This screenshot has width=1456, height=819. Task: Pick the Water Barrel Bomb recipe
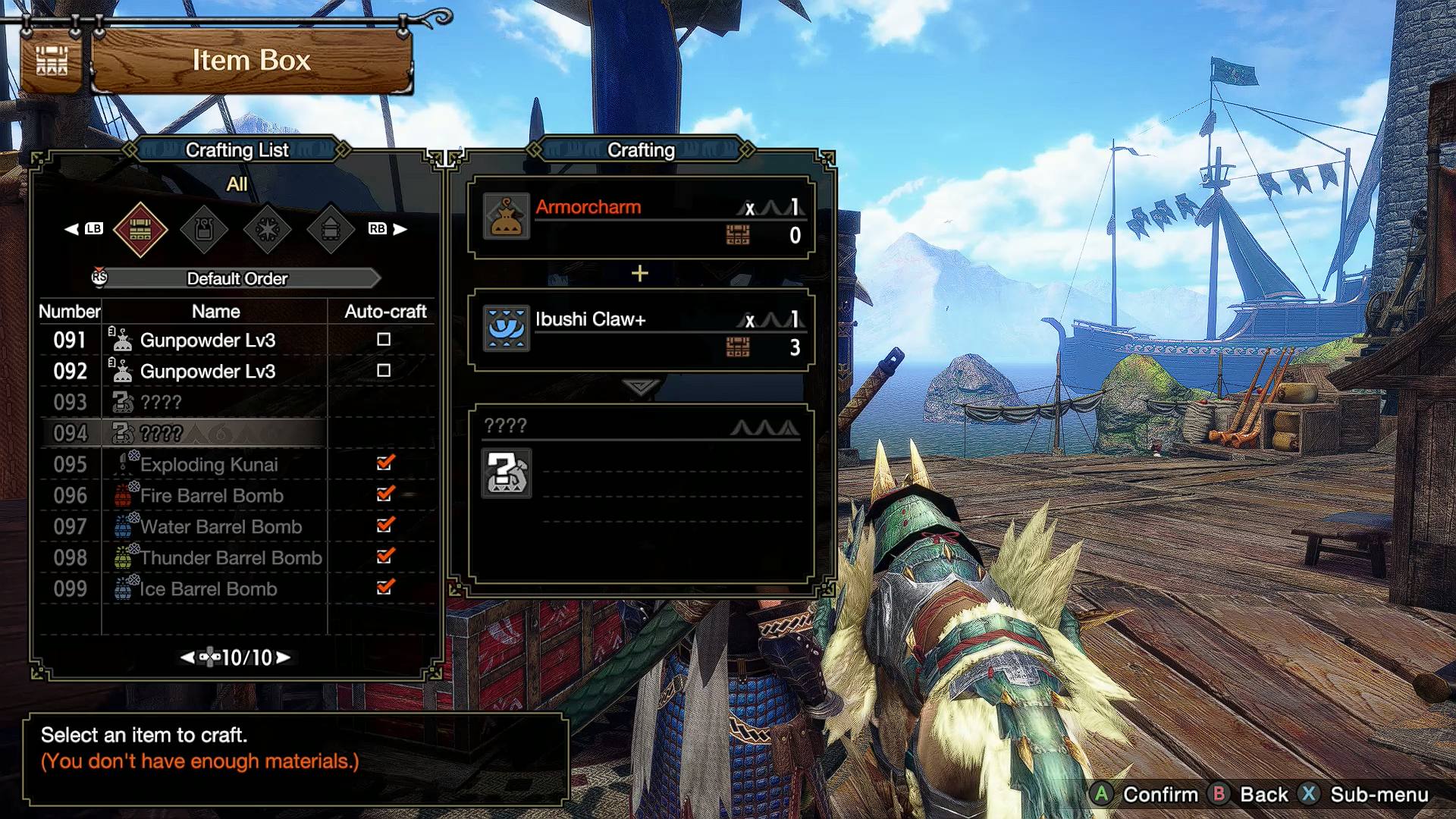(221, 527)
